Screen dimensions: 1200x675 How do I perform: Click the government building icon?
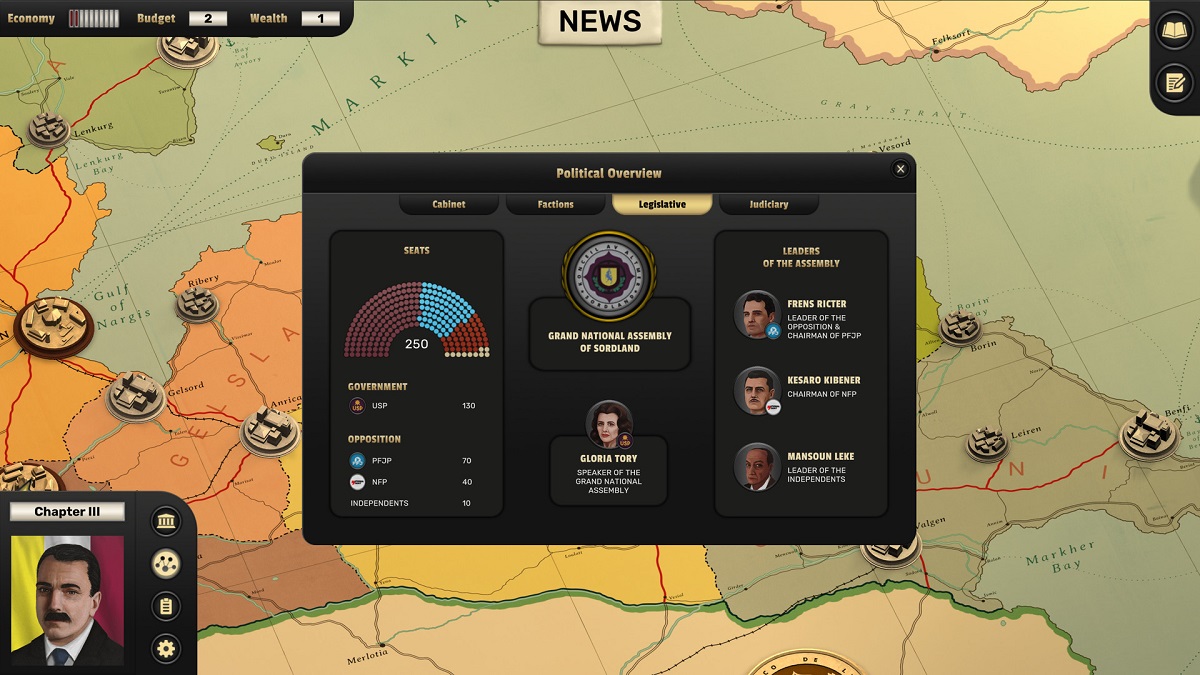pyautogui.click(x=166, y=521)
